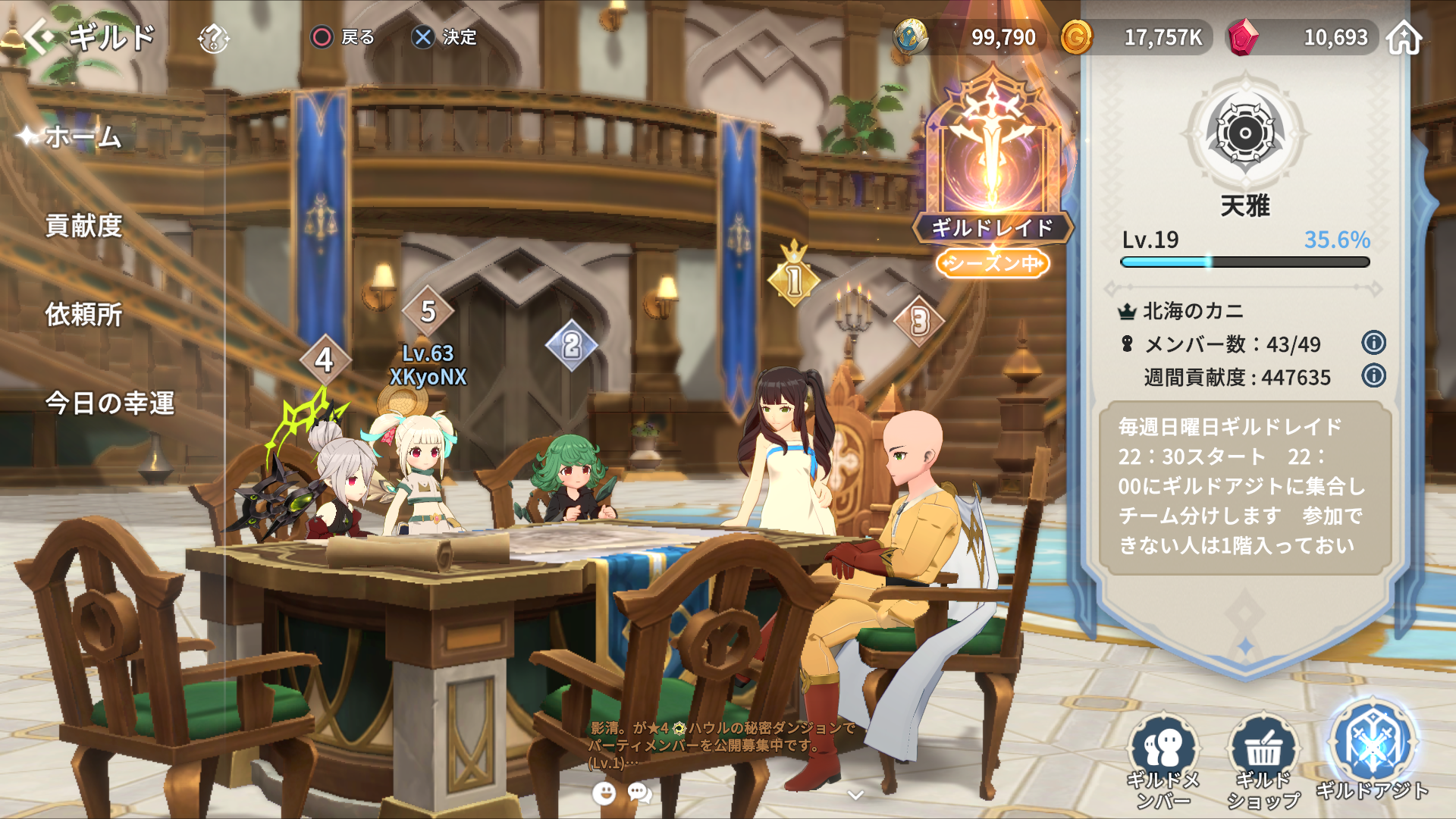1456x819 pixels.
Task: Open the 今日の幸運 menu entry
Action: point(110,403)
